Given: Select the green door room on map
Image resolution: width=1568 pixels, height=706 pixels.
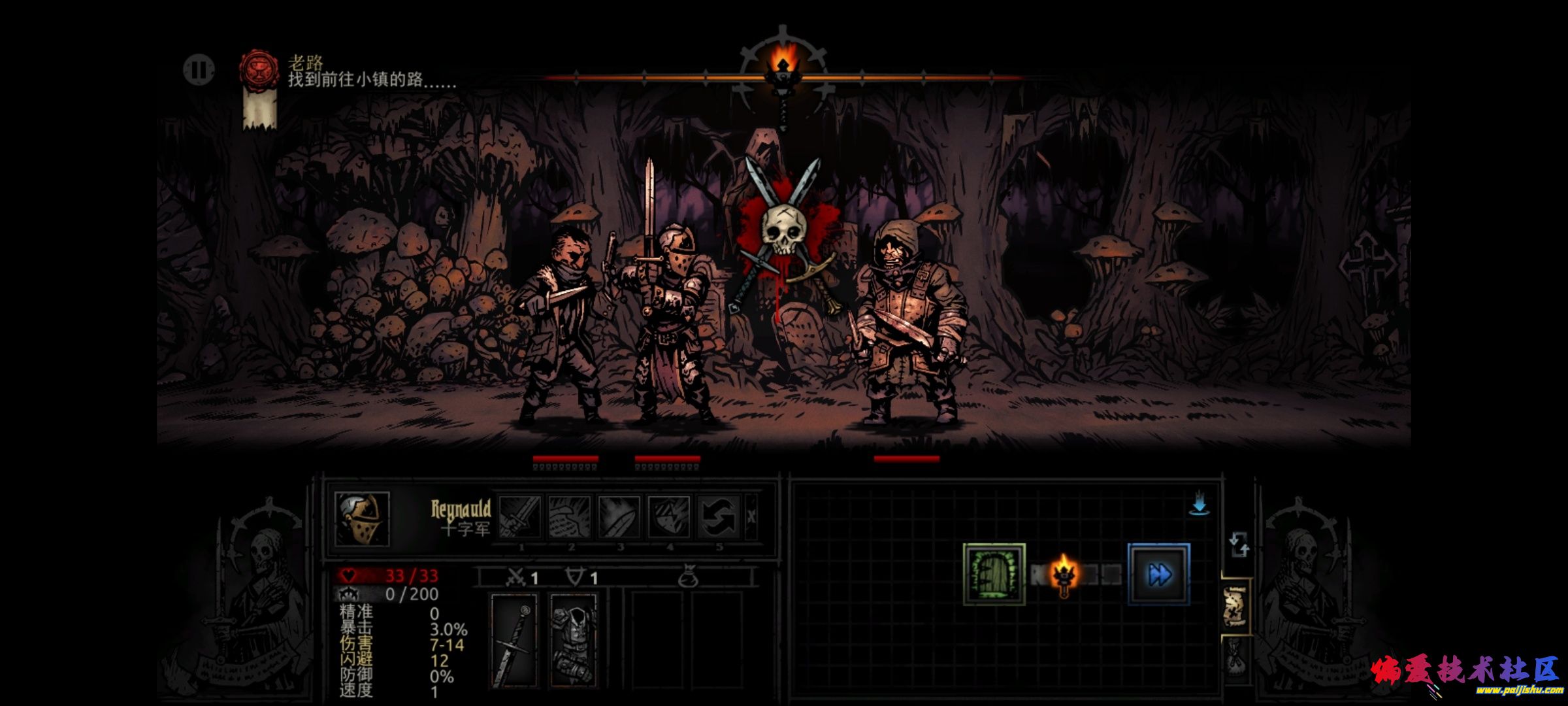Looking at the screenshot, I should pyautogui.click(x=994, y=575).
